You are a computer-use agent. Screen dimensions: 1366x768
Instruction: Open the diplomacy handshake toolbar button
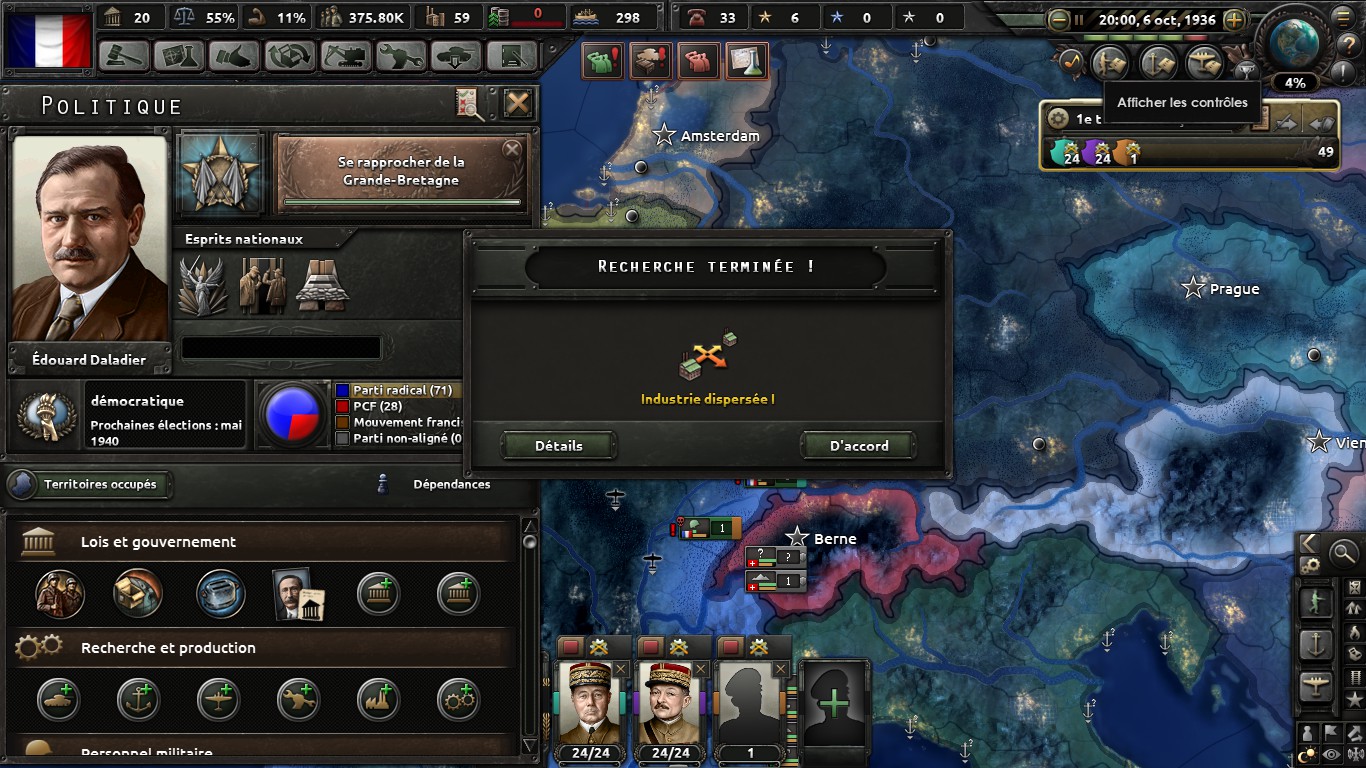[x=234, y=55]
